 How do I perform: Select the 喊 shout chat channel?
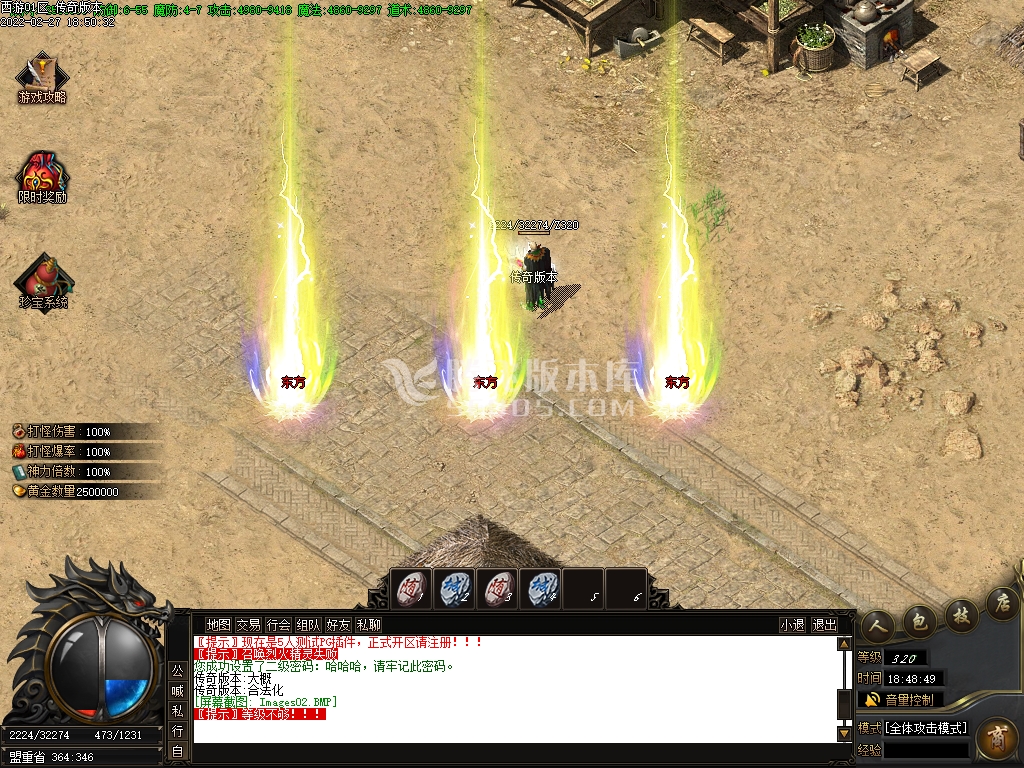click(x=177, y=690)
